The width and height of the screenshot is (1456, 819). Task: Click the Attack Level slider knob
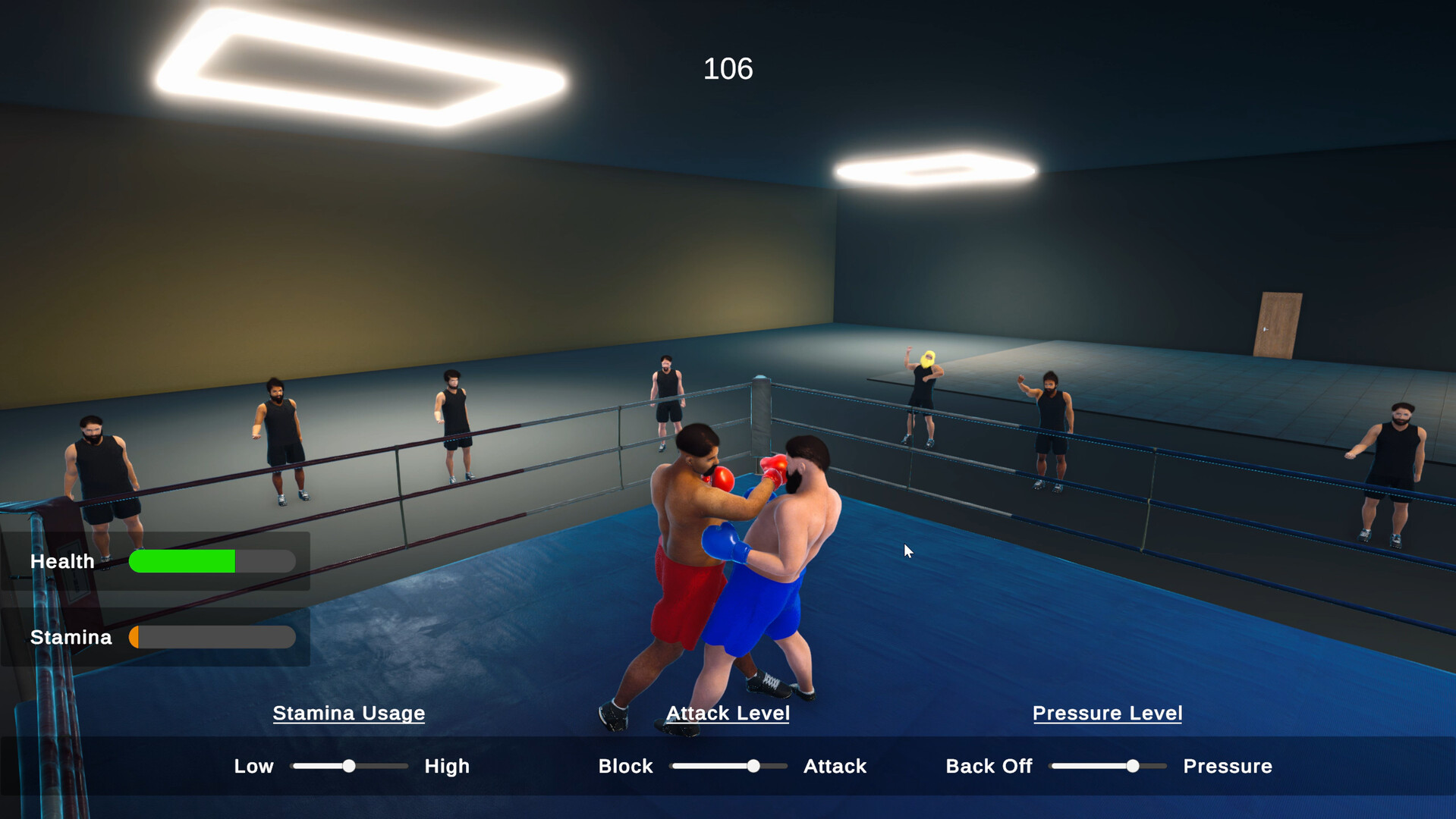pyautogui.click(x=753, y=766)
